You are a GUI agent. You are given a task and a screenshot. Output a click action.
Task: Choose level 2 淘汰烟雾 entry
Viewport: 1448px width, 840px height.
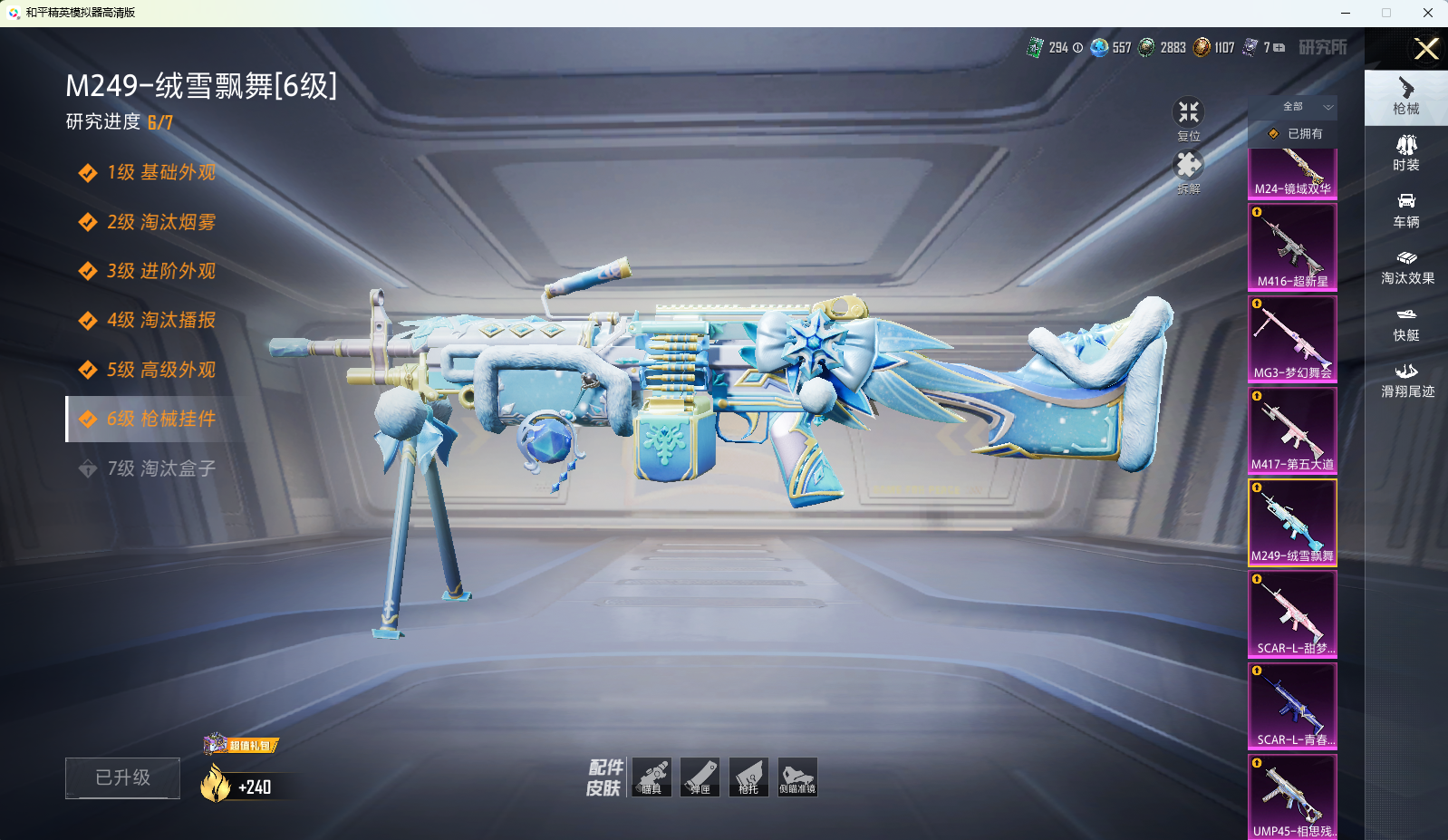point(160,222)
